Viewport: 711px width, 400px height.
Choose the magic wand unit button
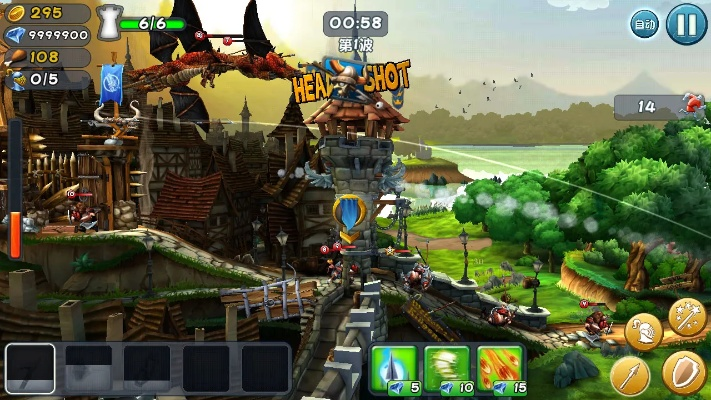click(x=687, y=318)
